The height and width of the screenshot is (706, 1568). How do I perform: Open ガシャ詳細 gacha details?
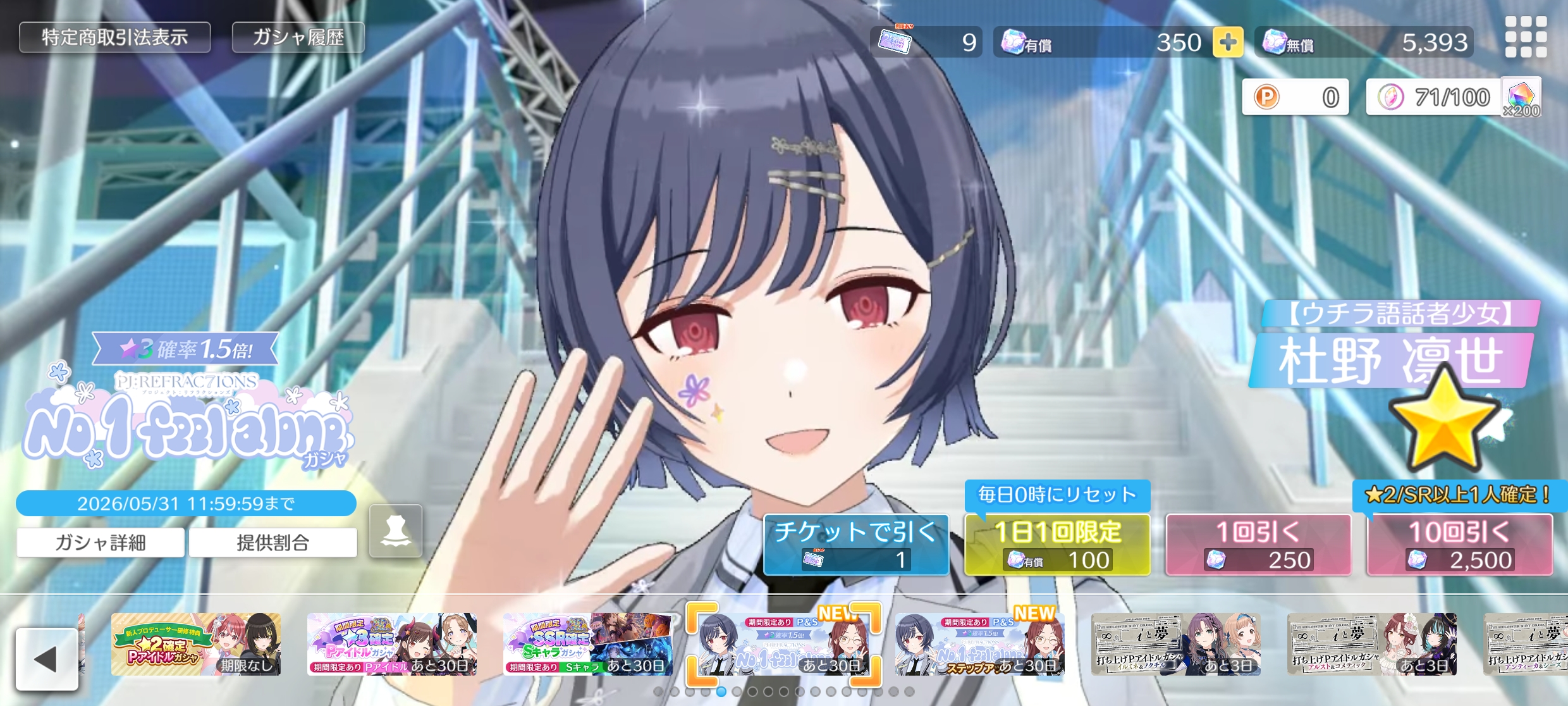tap(101, 542)
